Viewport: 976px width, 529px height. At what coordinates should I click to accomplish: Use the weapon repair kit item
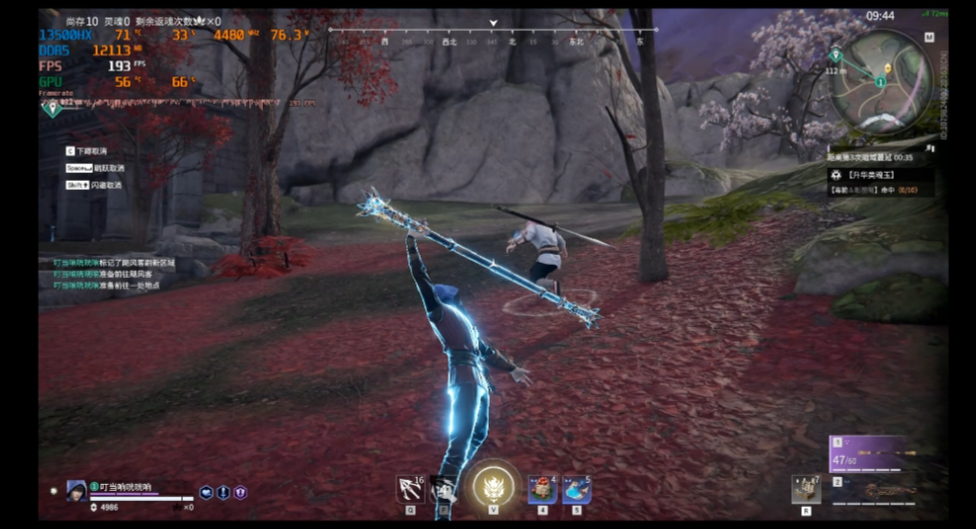click(806, 488)
